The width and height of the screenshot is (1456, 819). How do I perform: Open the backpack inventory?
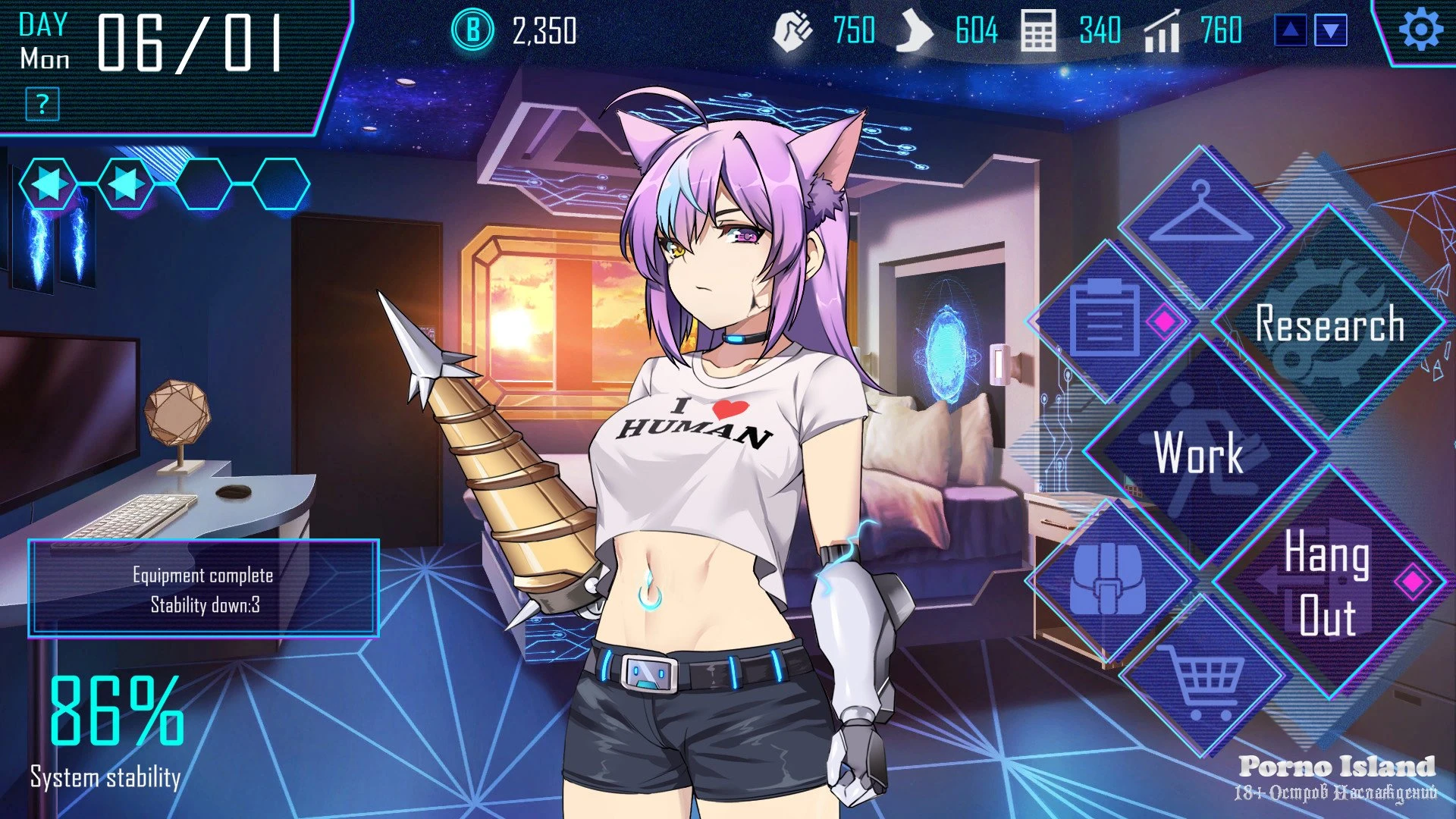(1108, 580)
